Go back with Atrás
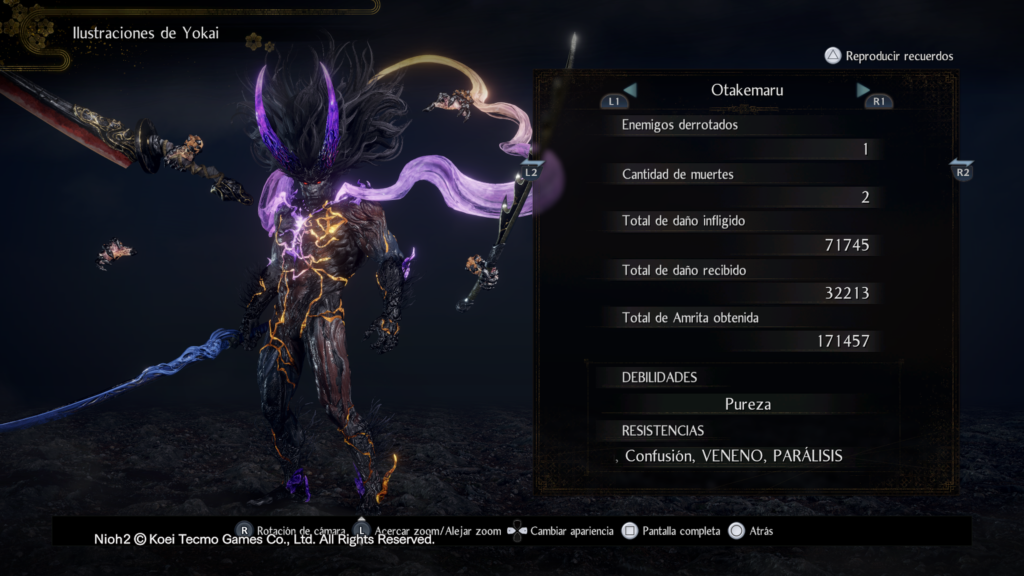The width and height of the screenshot is (1024, 576). tap(751, 531)
